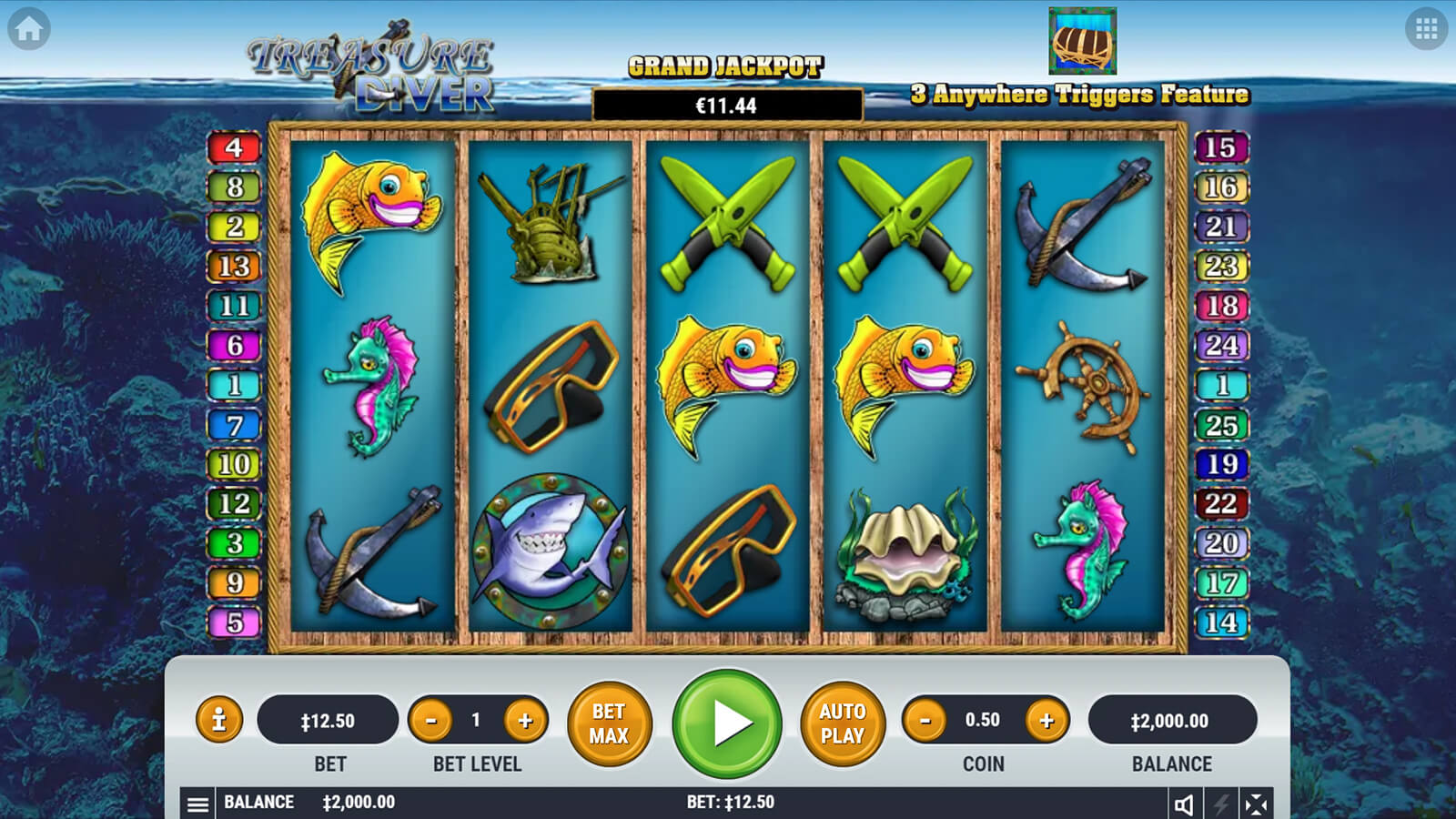The image size is (1456, 819).
Task: Go to the home screen
Action: pos(29,29)
